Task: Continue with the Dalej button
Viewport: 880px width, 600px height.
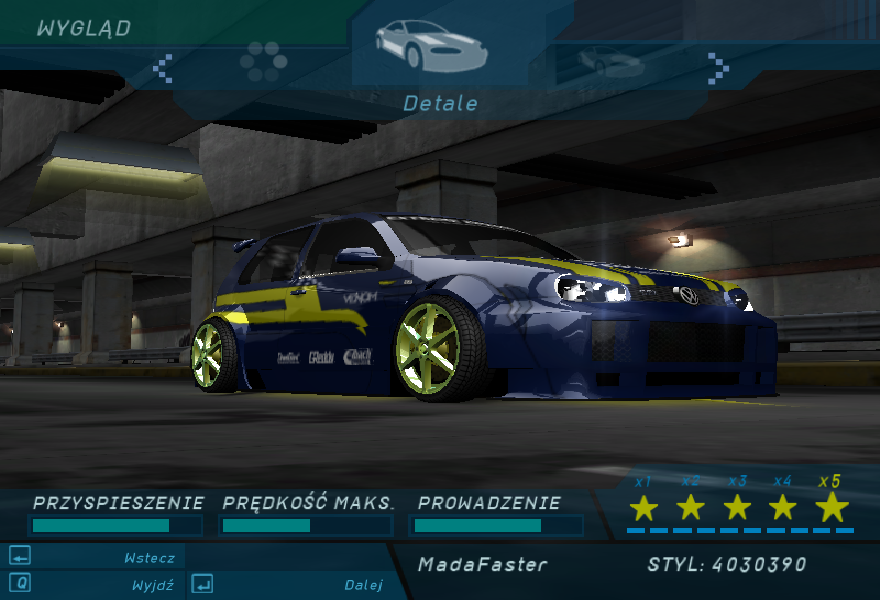Action: [290, 585]
